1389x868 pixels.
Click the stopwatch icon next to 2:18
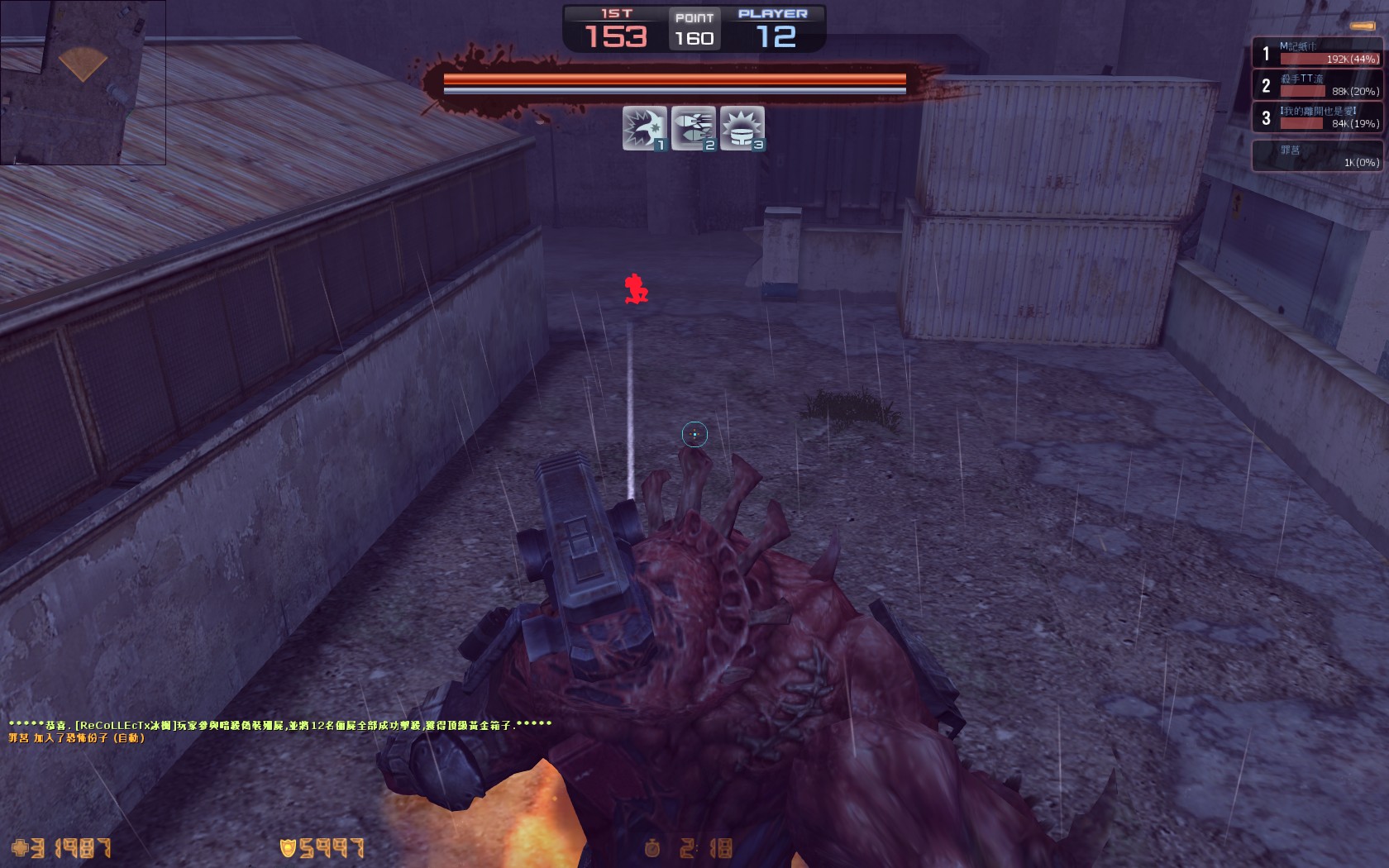(x=652, y=848)
